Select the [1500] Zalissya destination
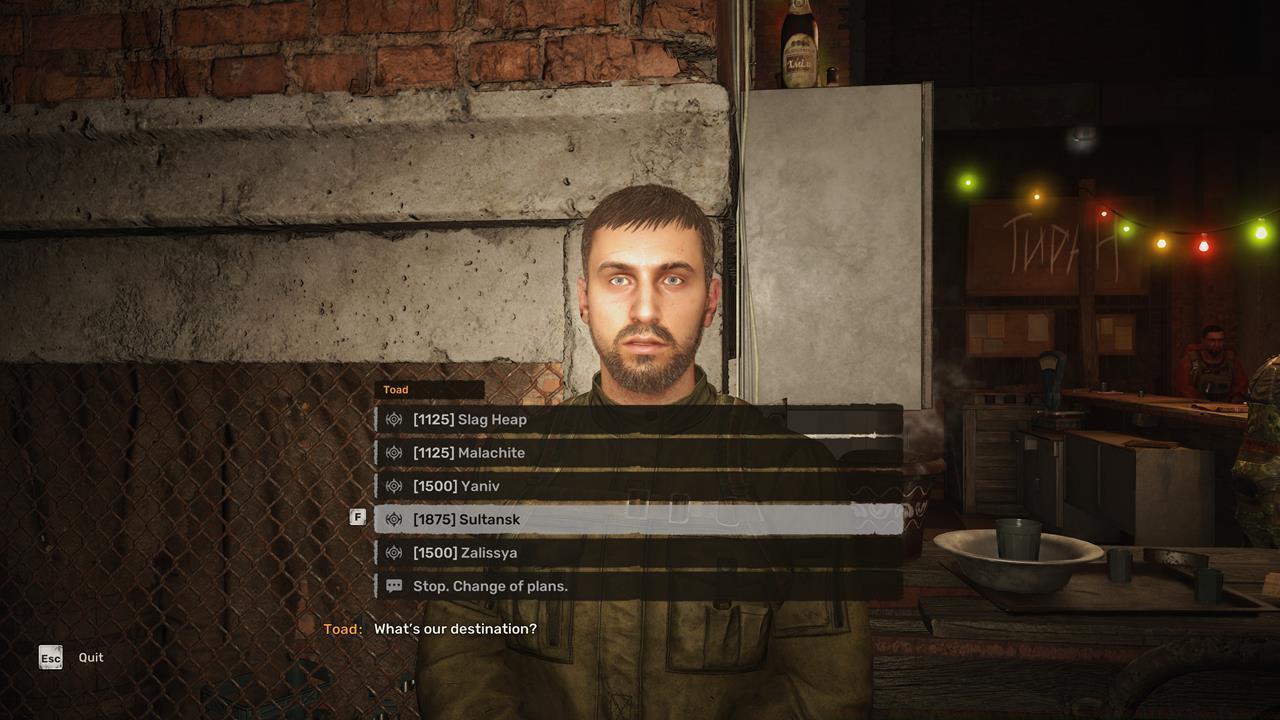Image resolution: width=1280 pixels, height=720 pixels. pos(466,551)
